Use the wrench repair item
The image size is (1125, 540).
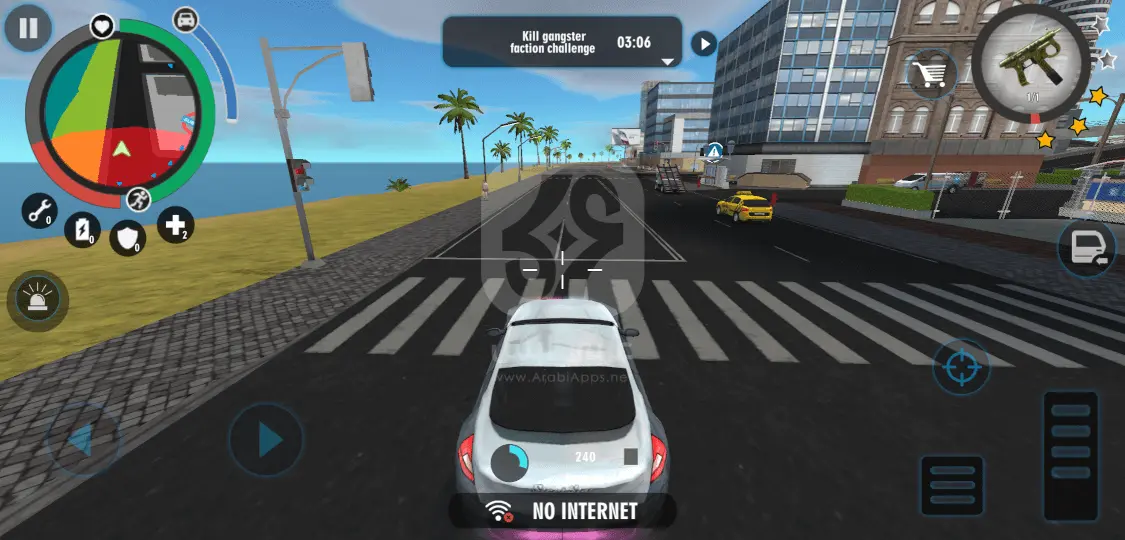(40, 211)
